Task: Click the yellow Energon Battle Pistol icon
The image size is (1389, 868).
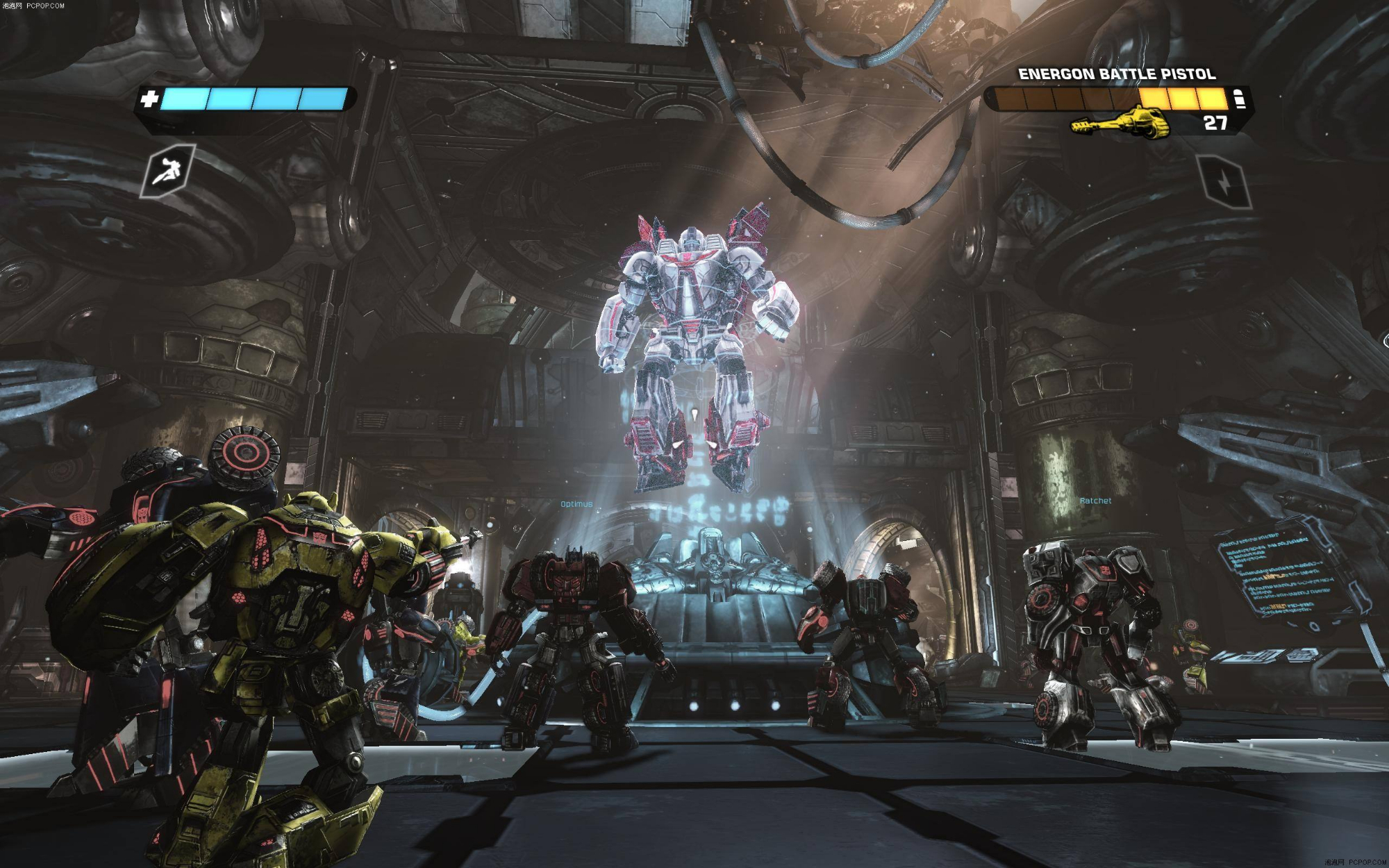Action: point(1120,124)
